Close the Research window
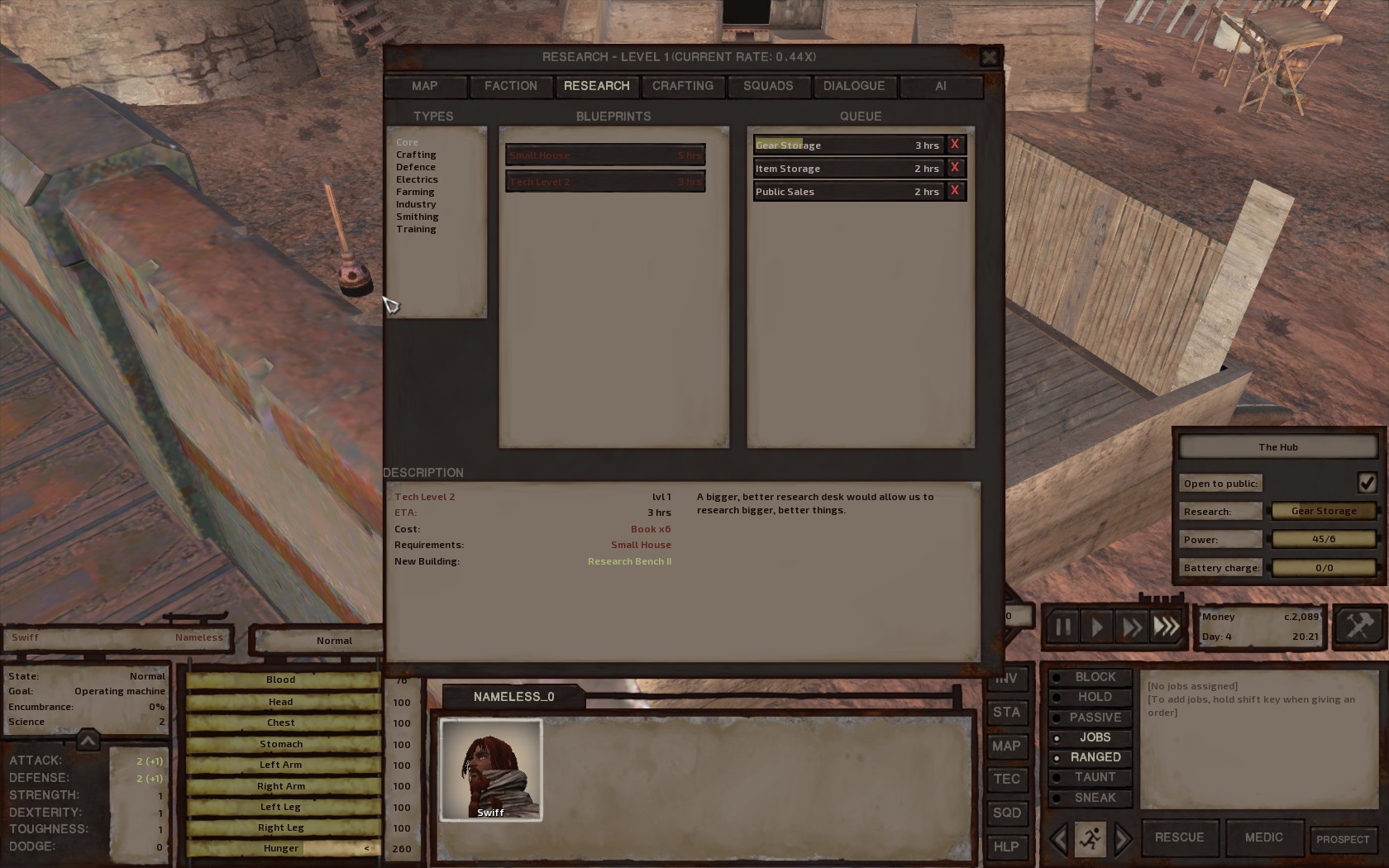 coord(989,57)
